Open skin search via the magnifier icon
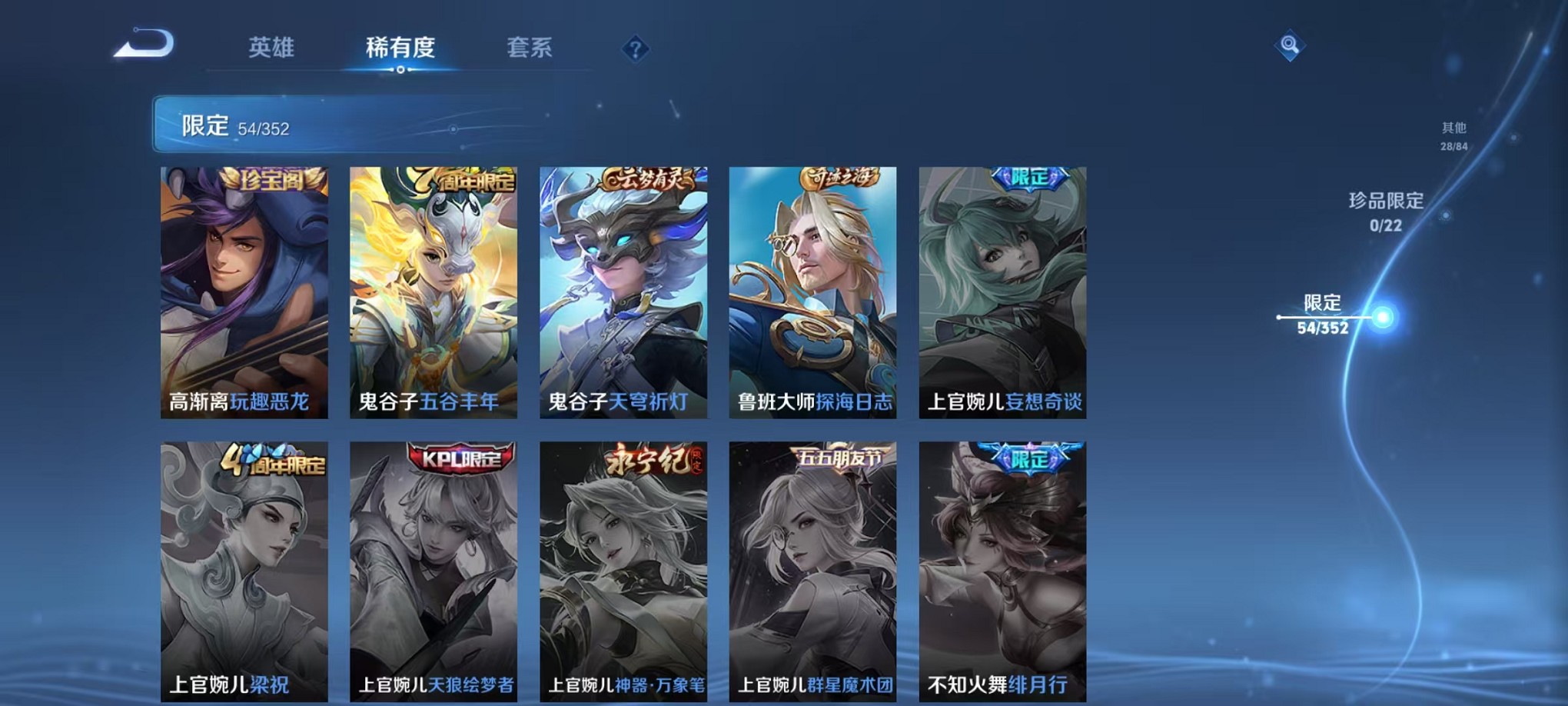This screenshot has width=1568, height=706. tap(1291, 44)
